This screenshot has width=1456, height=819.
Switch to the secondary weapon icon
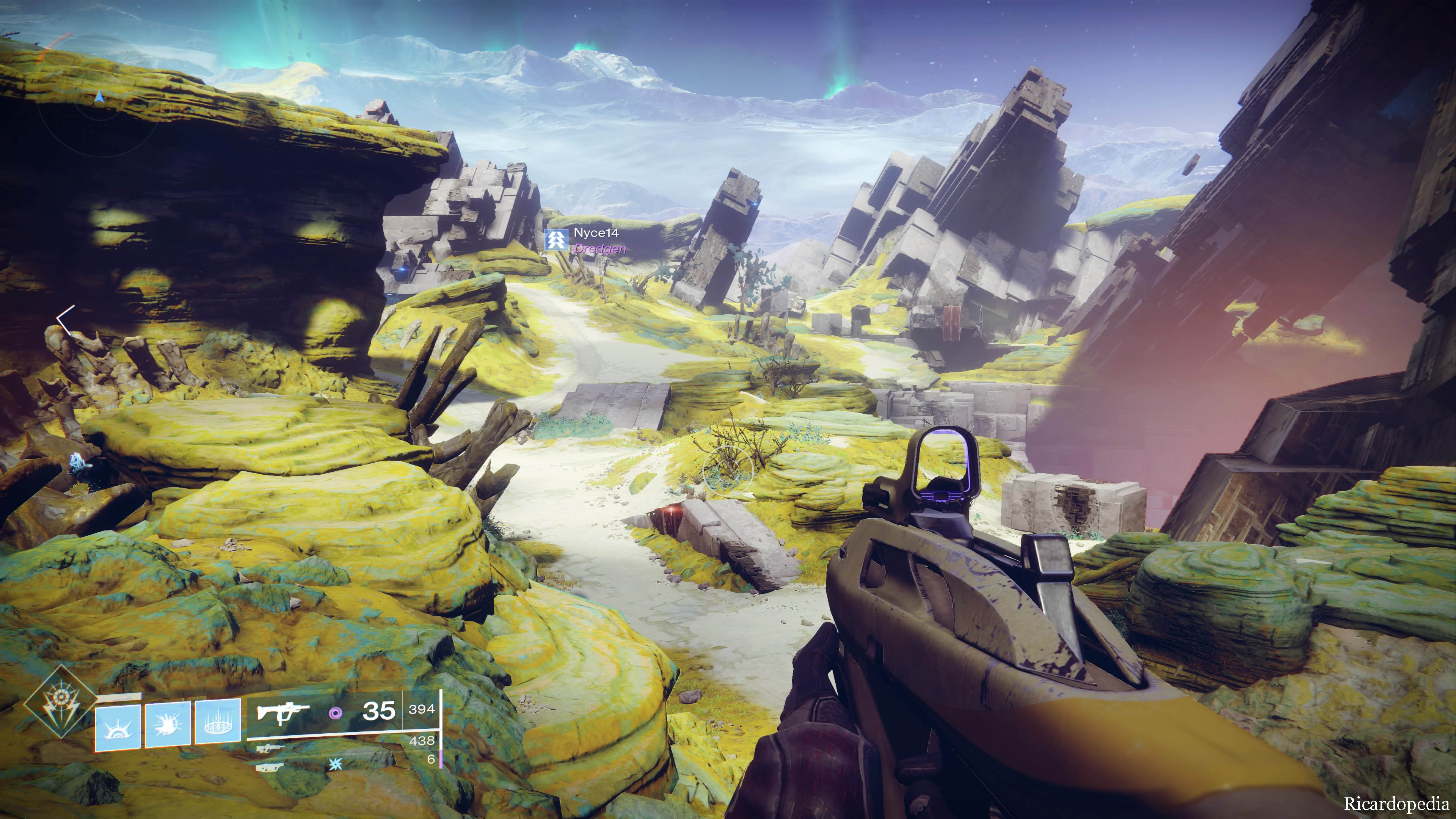[x=271, y=749]
